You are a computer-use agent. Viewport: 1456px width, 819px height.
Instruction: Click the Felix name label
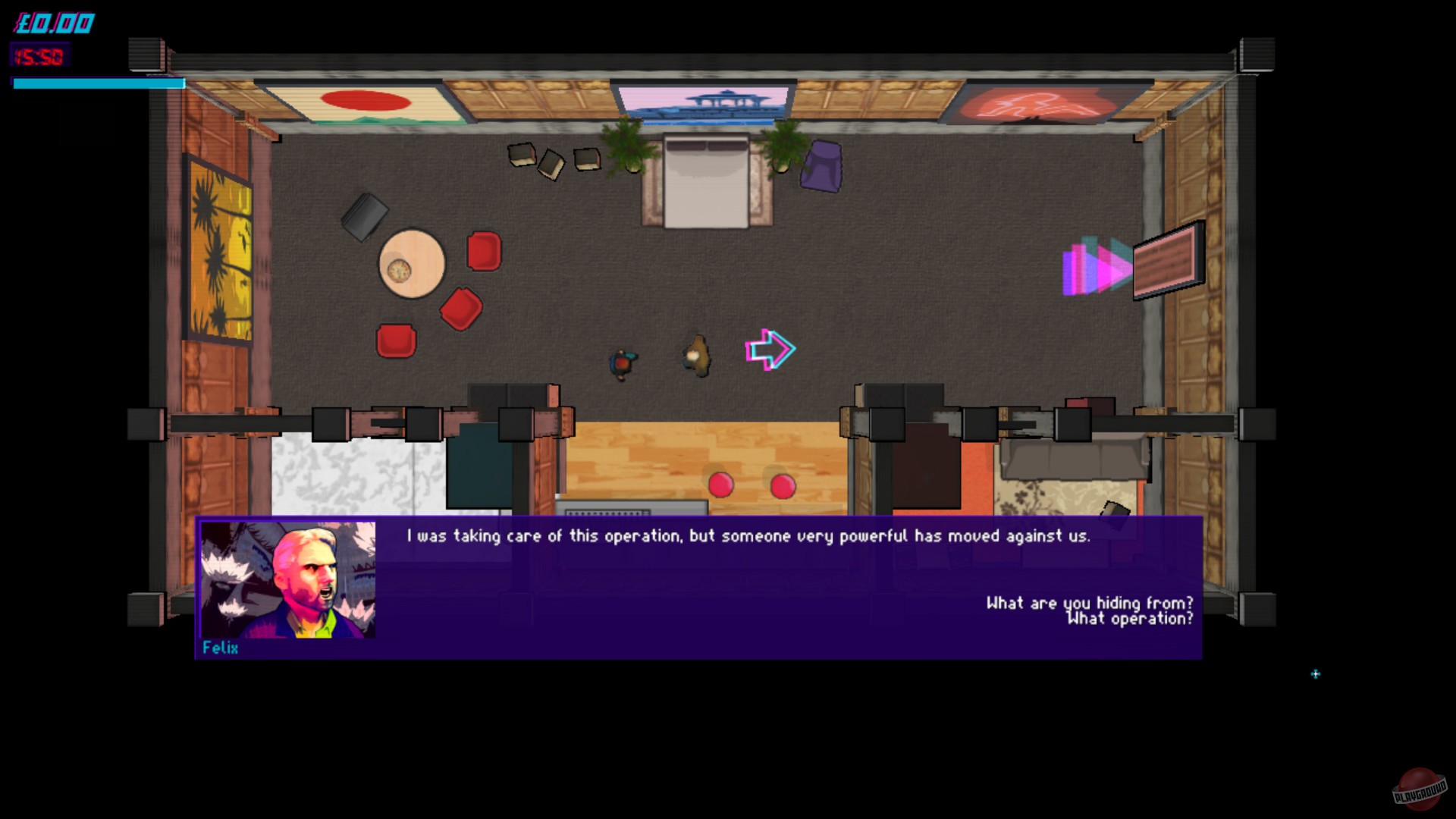coord(219,649)
